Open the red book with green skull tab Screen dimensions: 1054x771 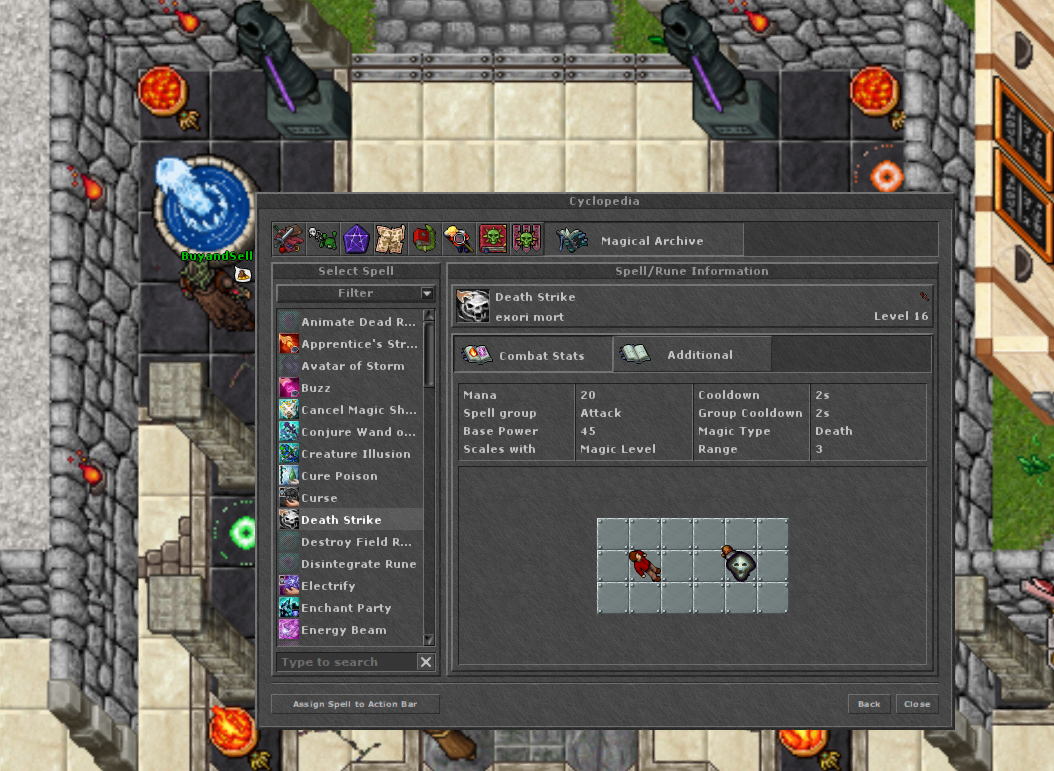tap(492, 240)
